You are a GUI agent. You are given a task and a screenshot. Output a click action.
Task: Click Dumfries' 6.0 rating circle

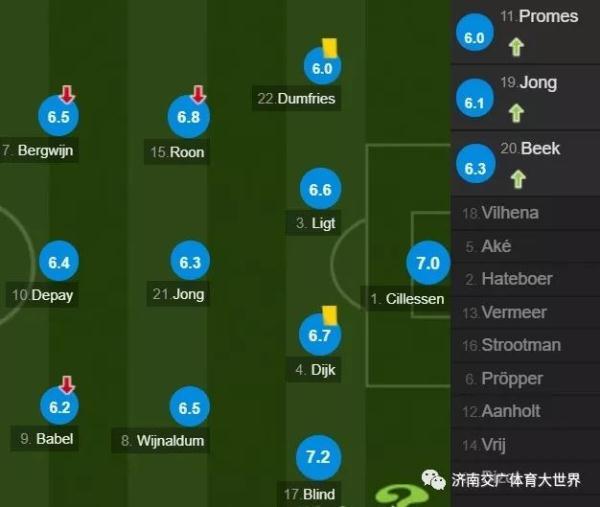[321, 69]
